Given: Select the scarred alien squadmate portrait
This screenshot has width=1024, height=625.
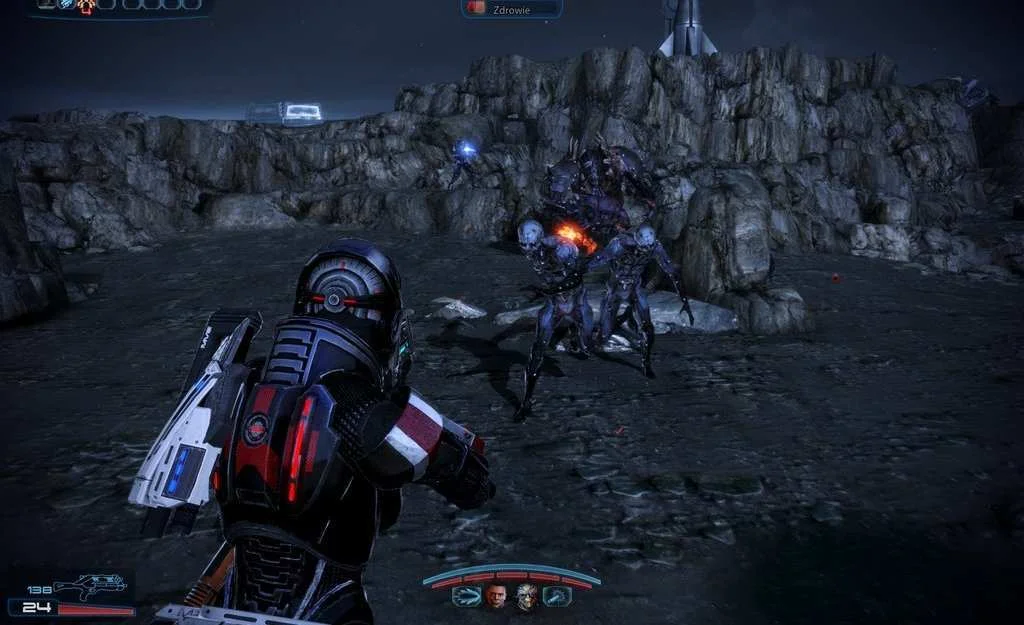Looking at the screenshot, I should [526, 597].
